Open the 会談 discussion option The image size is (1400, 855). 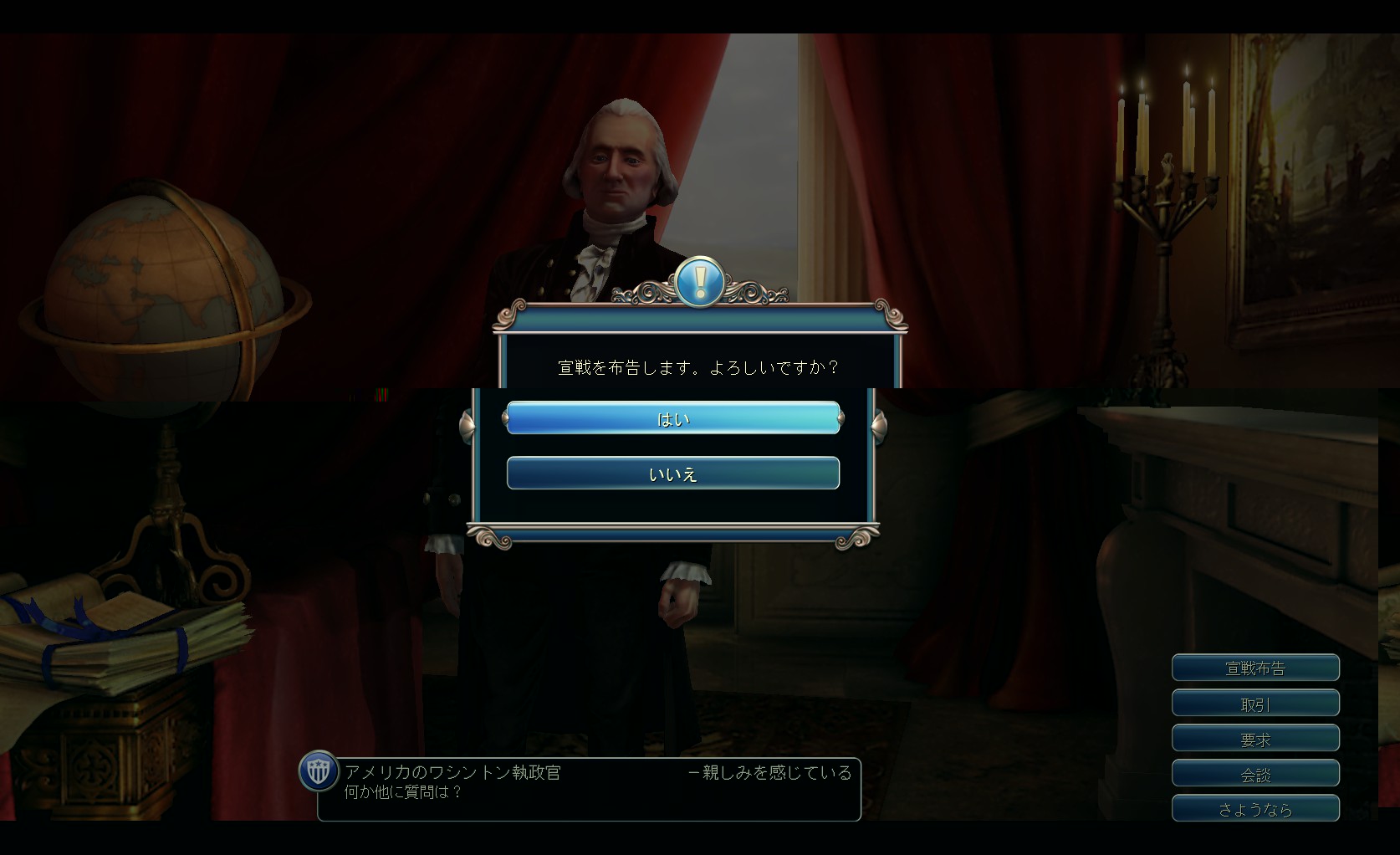pyautogui.click(x=1255, y=774)
